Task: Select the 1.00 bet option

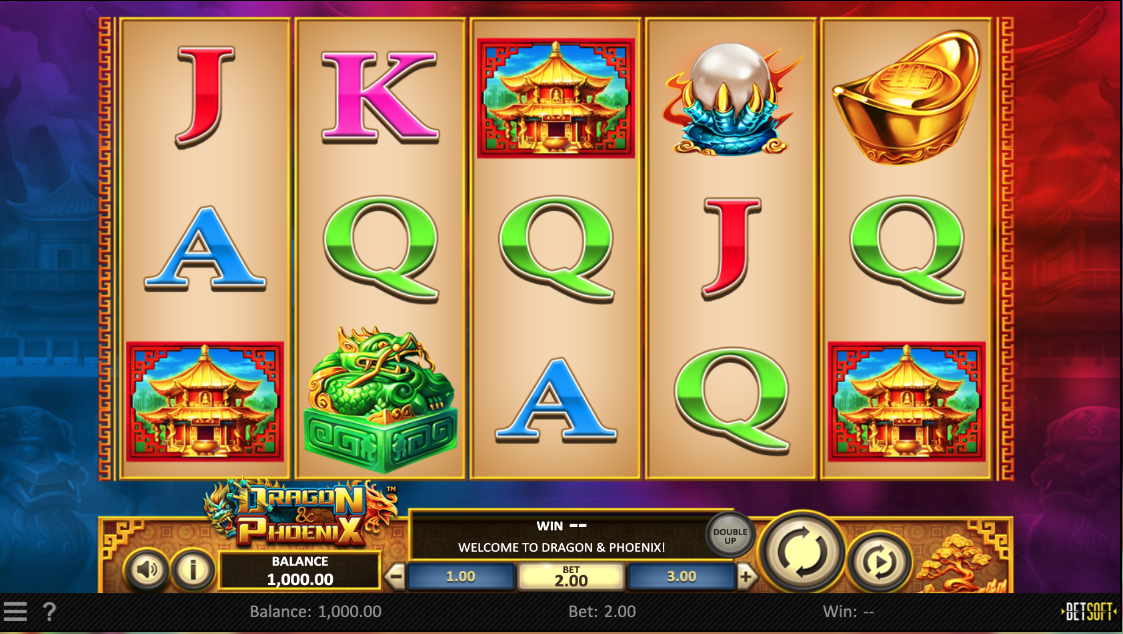Action: pyautogui.click(x=461, y=576)
